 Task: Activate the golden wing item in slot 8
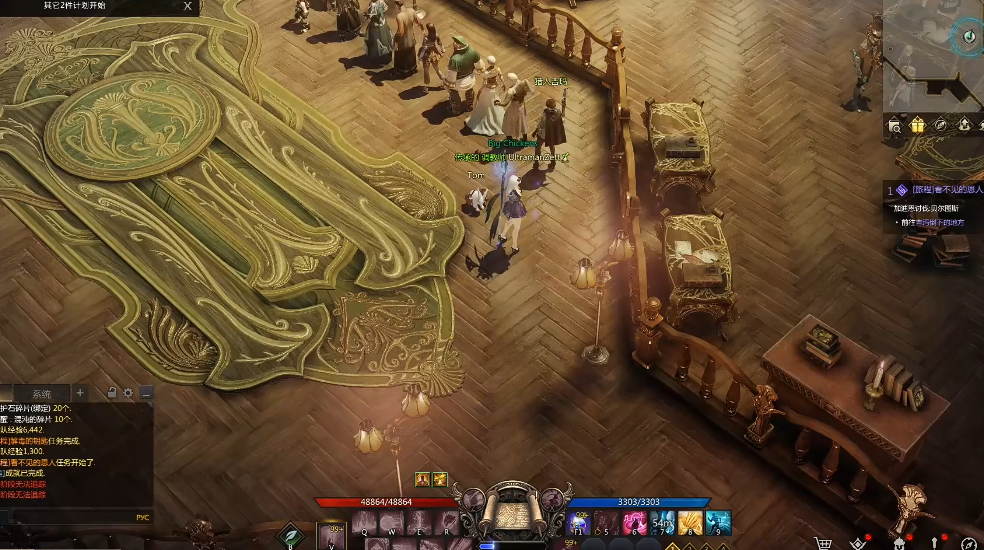[x=690, y=523]
